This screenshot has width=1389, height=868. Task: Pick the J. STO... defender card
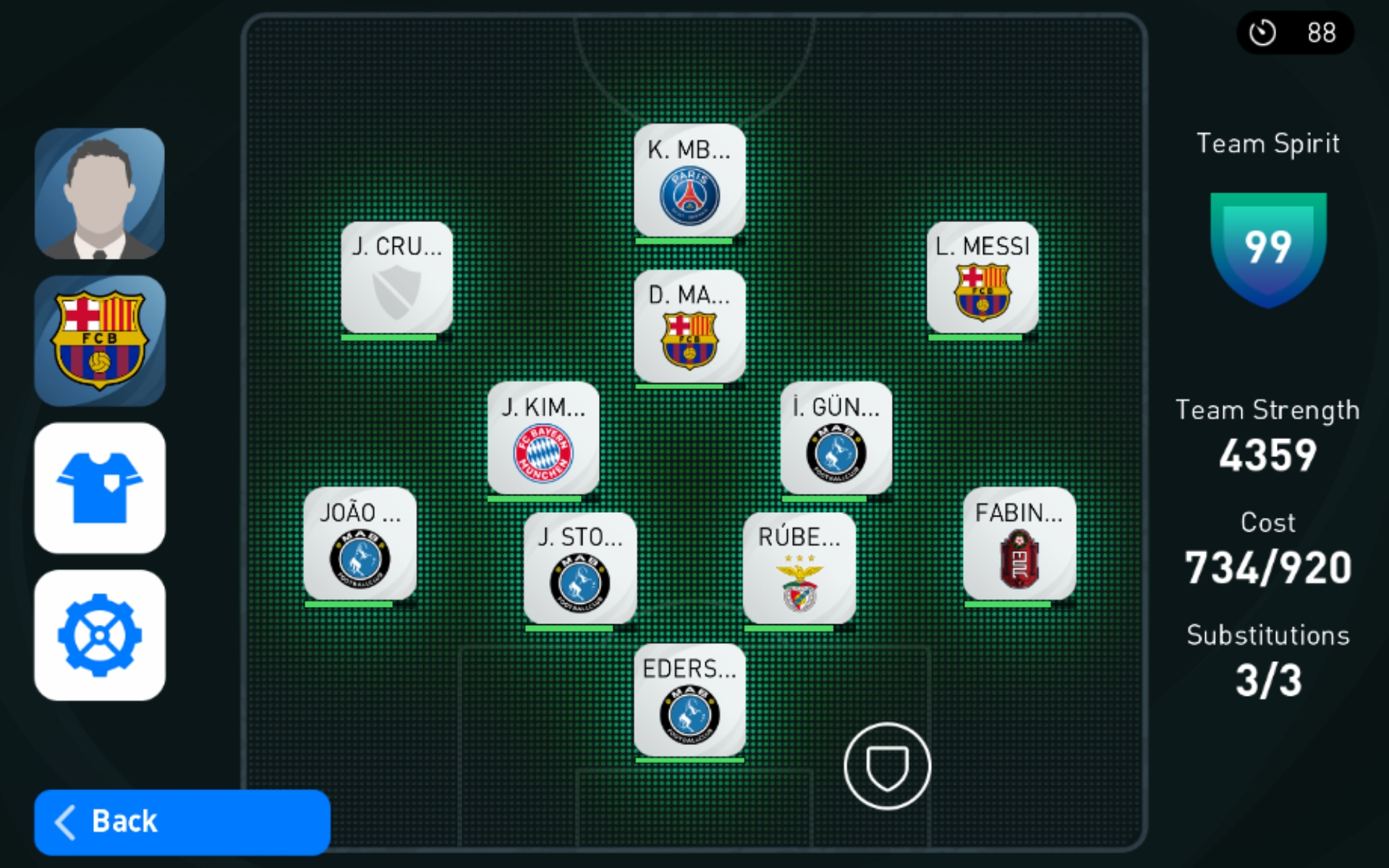point(579,569)
